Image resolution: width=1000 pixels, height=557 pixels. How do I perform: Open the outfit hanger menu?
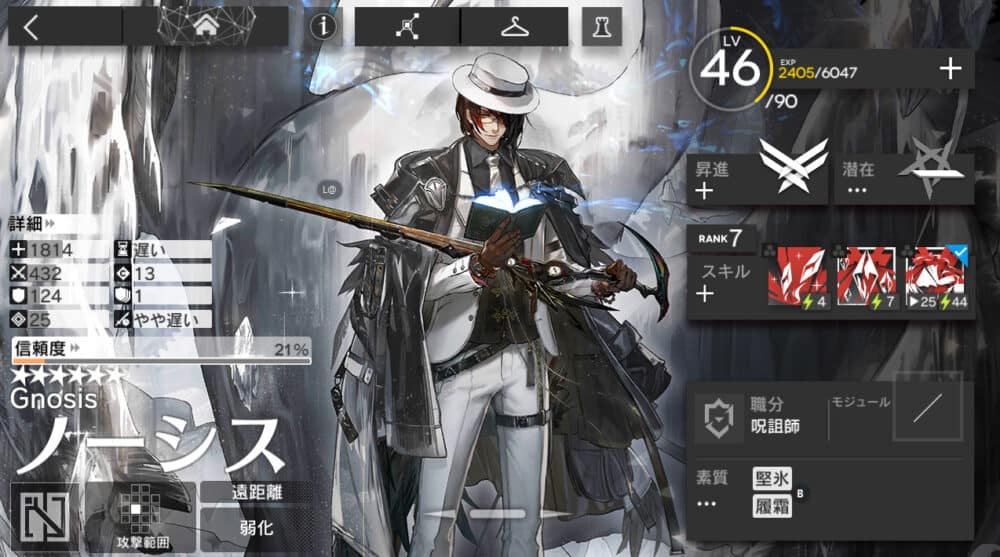tap(514, 27)
